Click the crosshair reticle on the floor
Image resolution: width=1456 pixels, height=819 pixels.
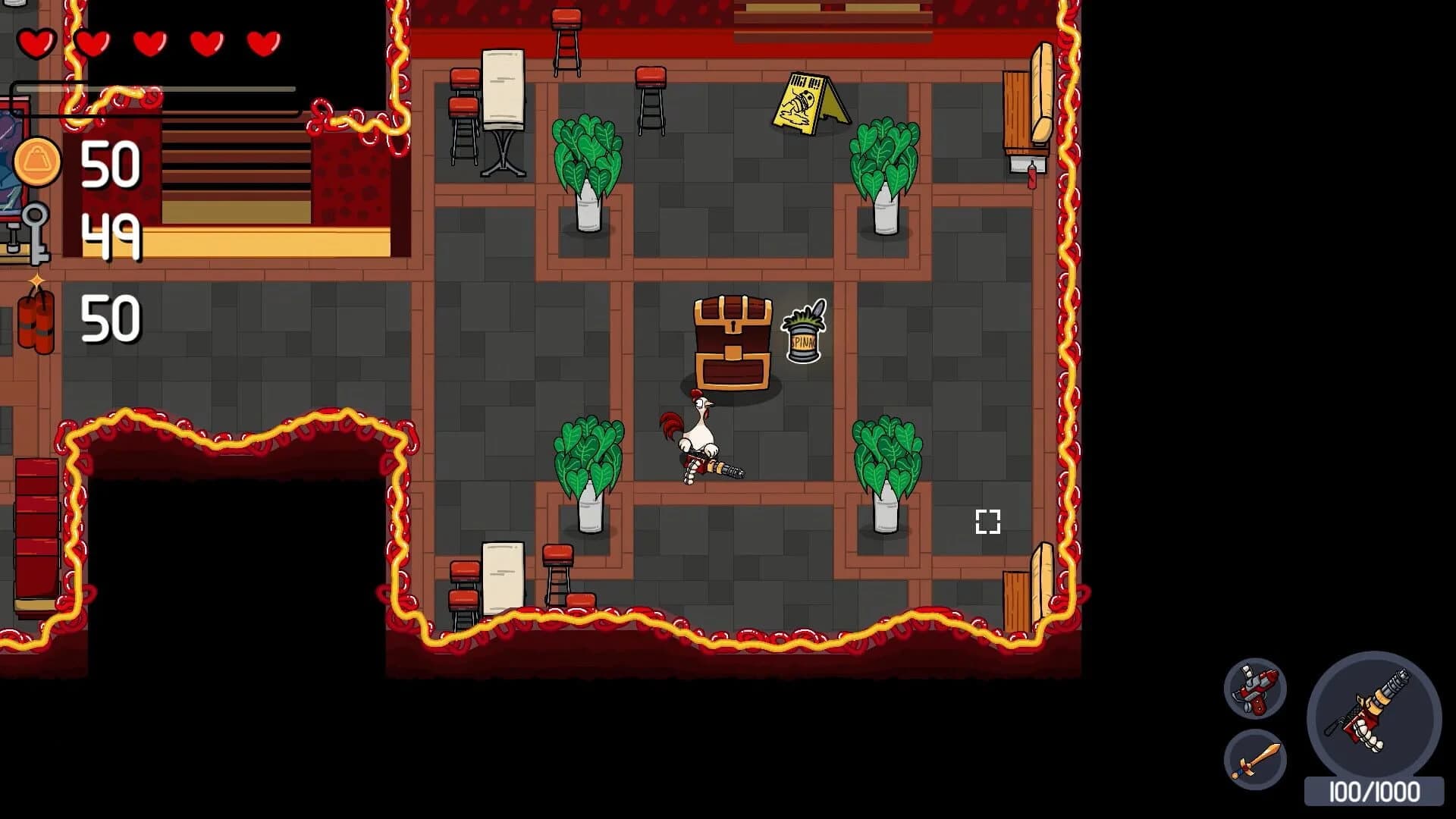[x=987, y=521]
